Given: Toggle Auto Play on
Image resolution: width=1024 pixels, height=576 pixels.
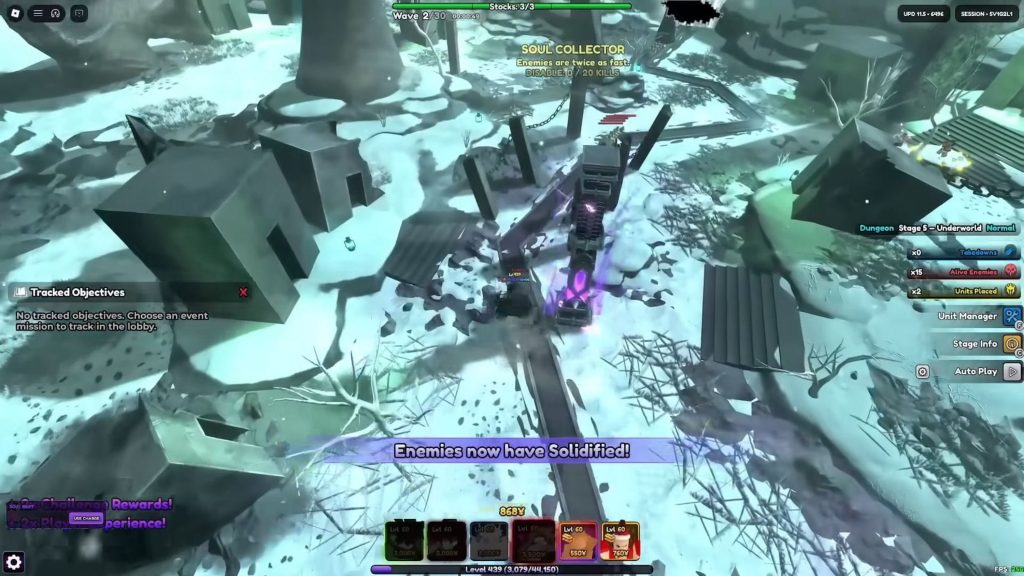Looking at the screenshot, I should 1012,371.
